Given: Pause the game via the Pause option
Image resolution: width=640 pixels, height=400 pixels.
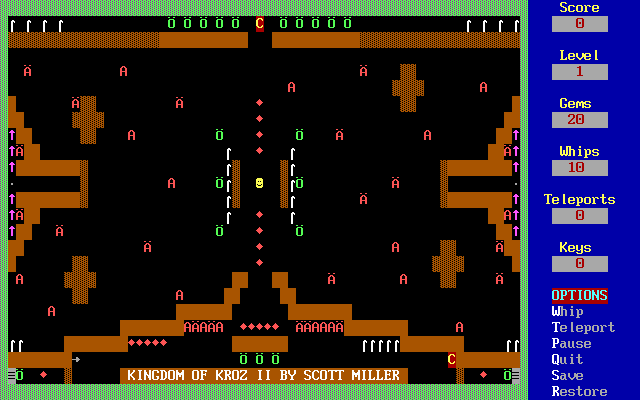Looking at the screenshot, I should [x=571, y=343].
